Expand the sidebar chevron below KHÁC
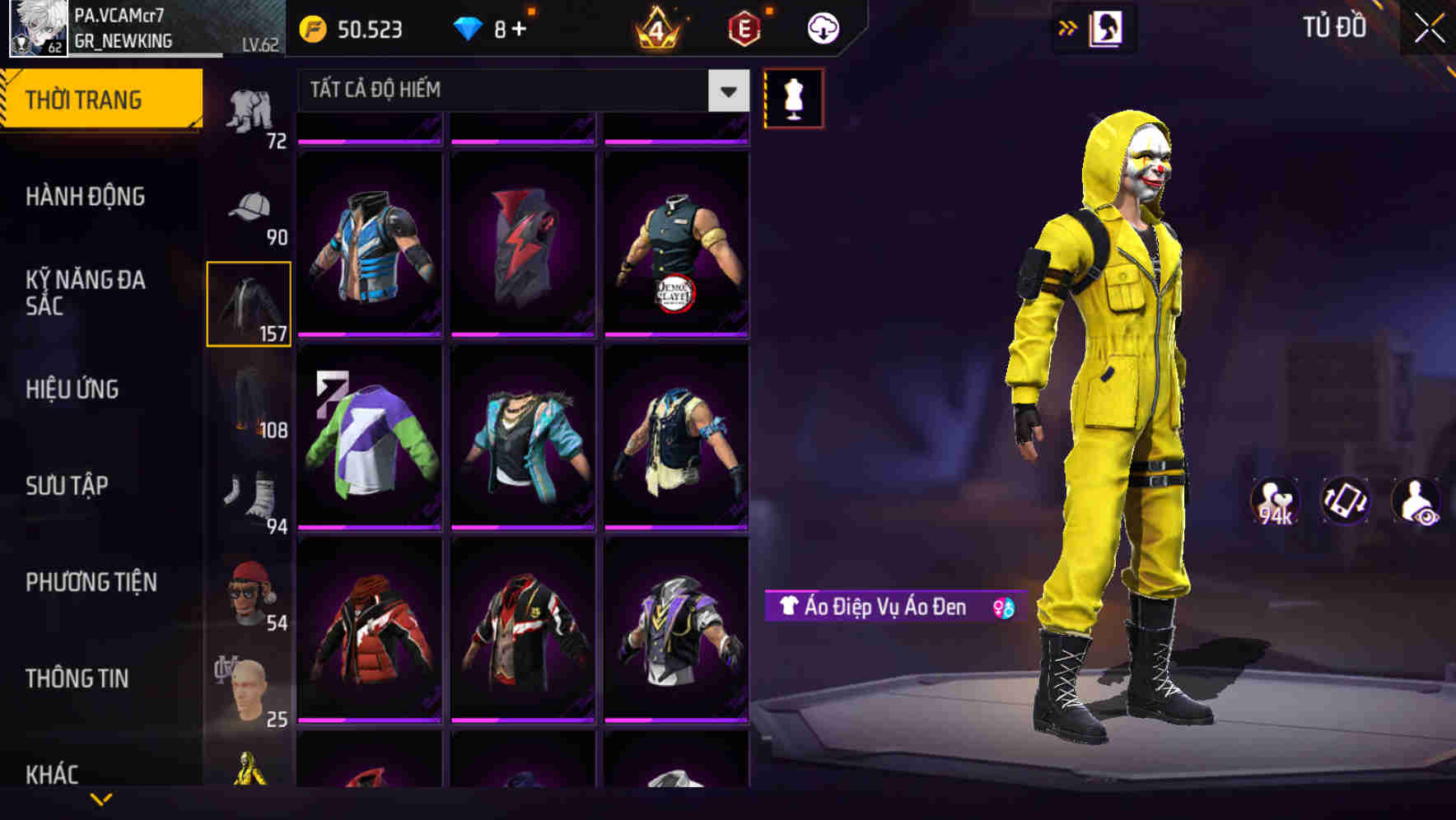Viewport: 1456px width, 820px height. click(x=99, y=799)
